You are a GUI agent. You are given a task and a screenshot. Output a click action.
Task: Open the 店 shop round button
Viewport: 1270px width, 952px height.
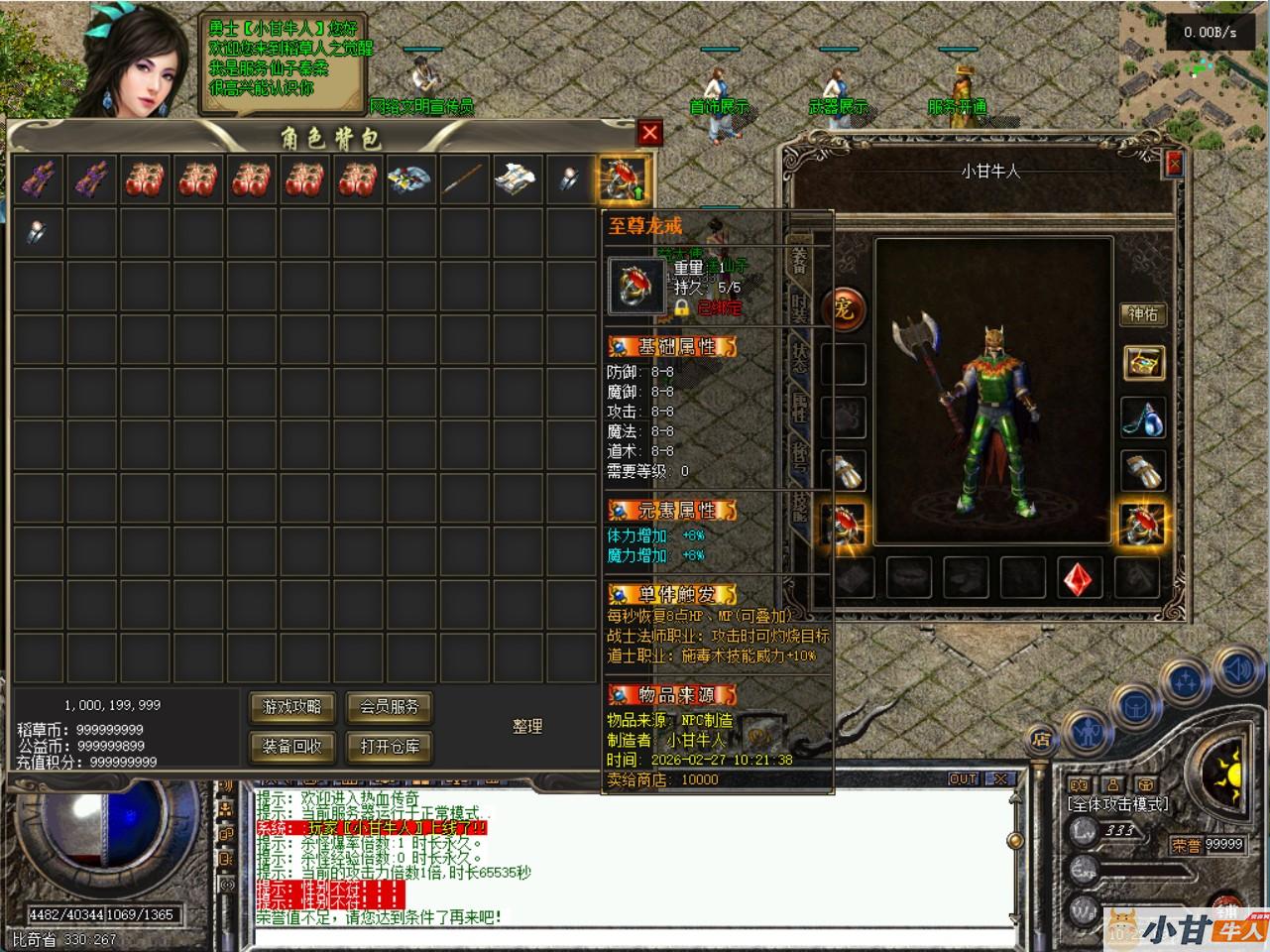pos(1041,739)
